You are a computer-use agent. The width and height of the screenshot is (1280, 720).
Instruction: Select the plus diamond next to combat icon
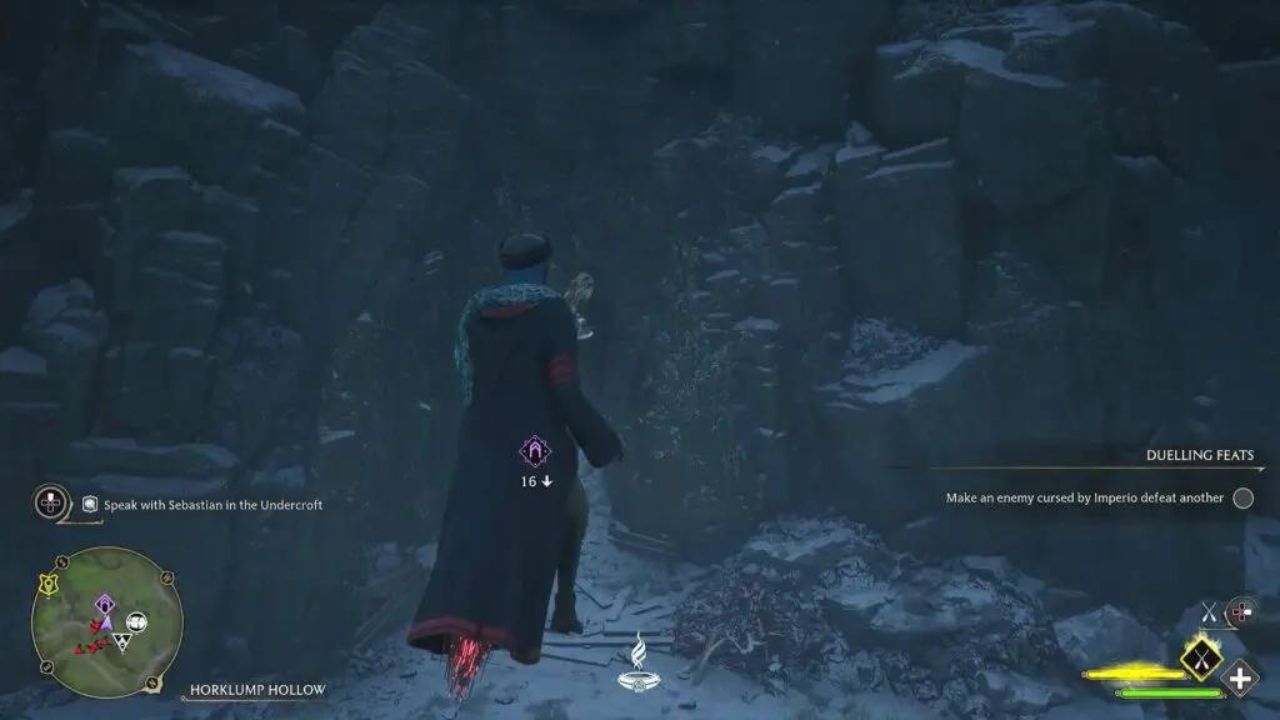pos(1238,677)
